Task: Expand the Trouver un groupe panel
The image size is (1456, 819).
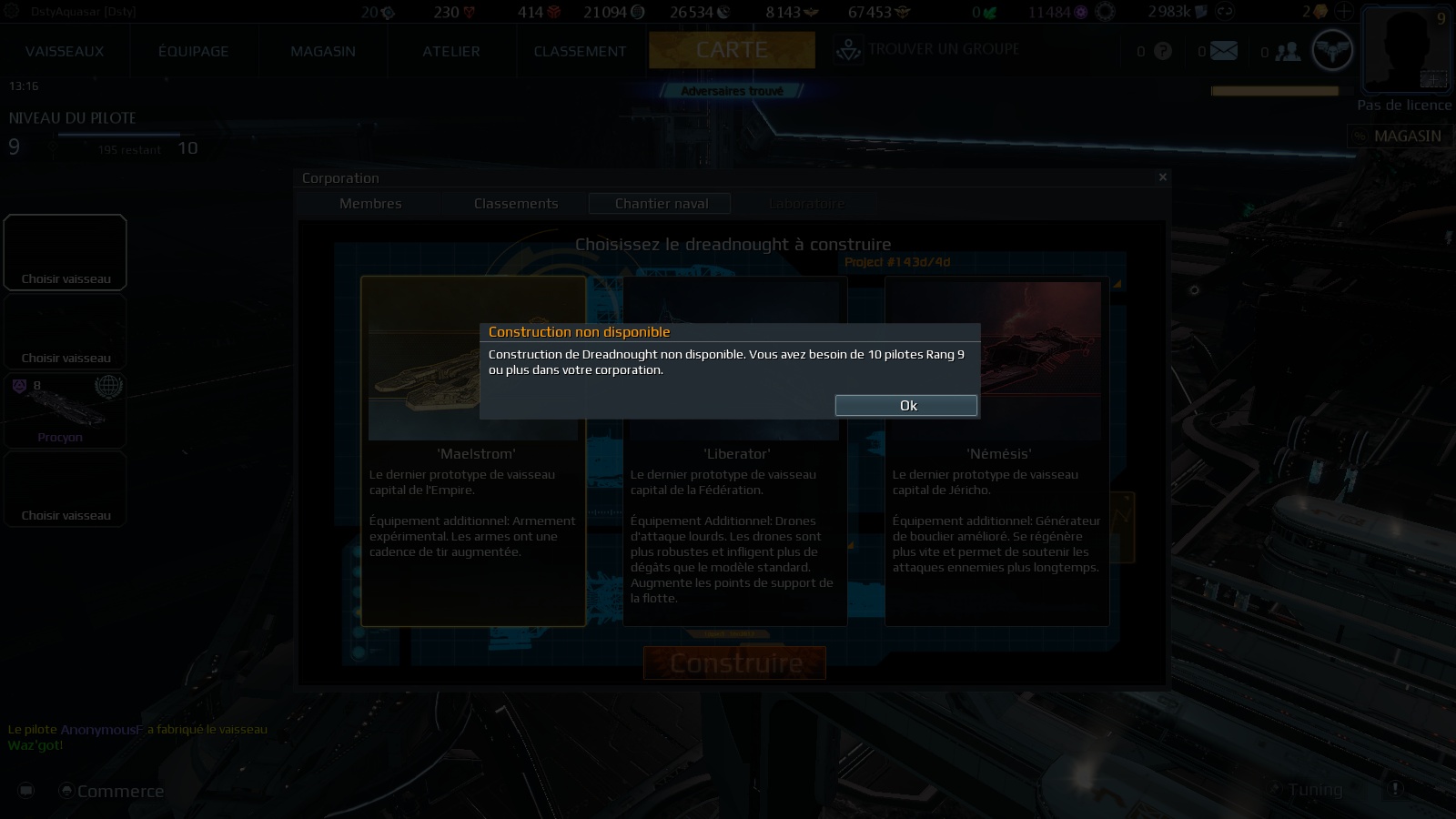Action: coord(928,52)
